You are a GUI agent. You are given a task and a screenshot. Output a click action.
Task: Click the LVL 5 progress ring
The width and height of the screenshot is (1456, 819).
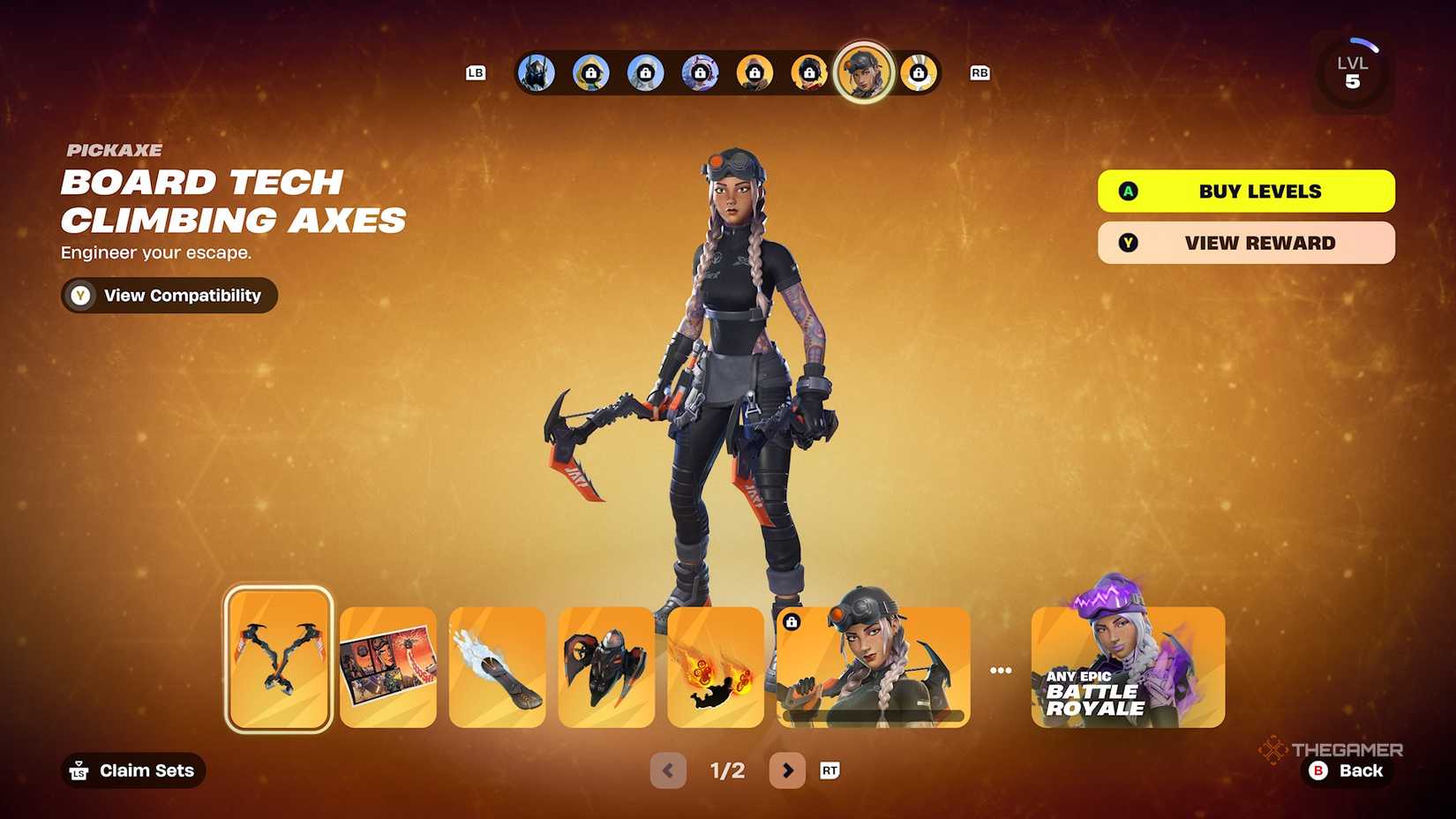coord(1352,70)
